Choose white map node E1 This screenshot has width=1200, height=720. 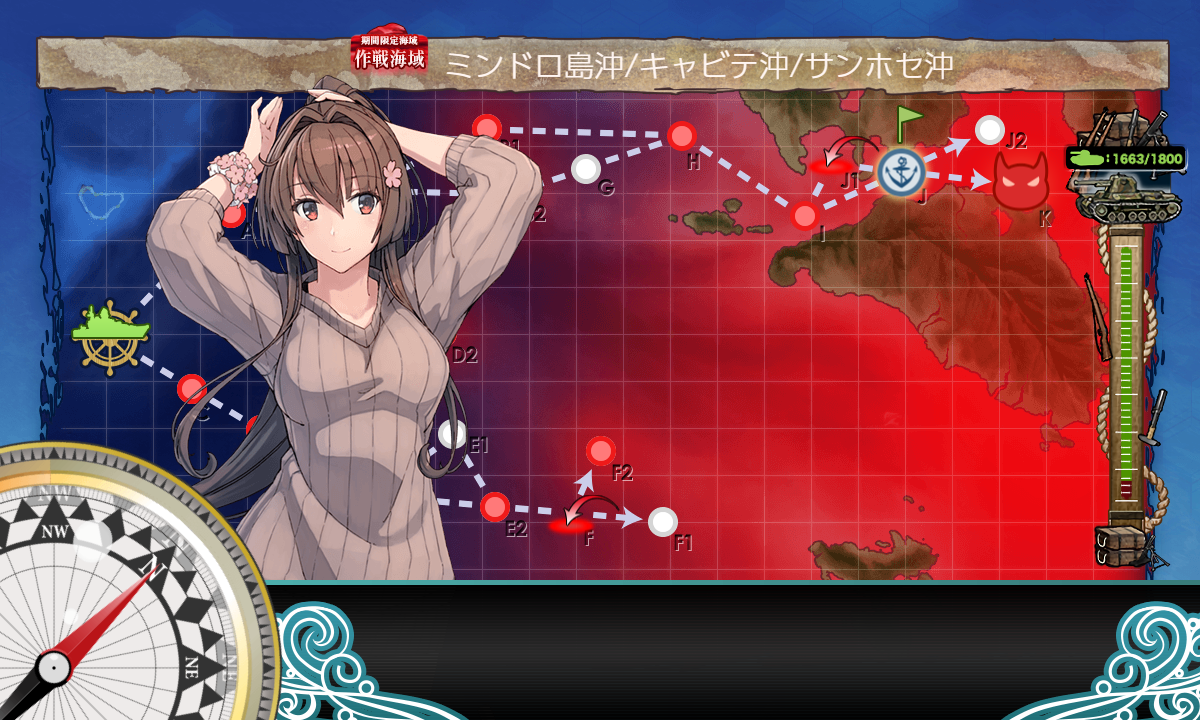[x=452, y=434]
